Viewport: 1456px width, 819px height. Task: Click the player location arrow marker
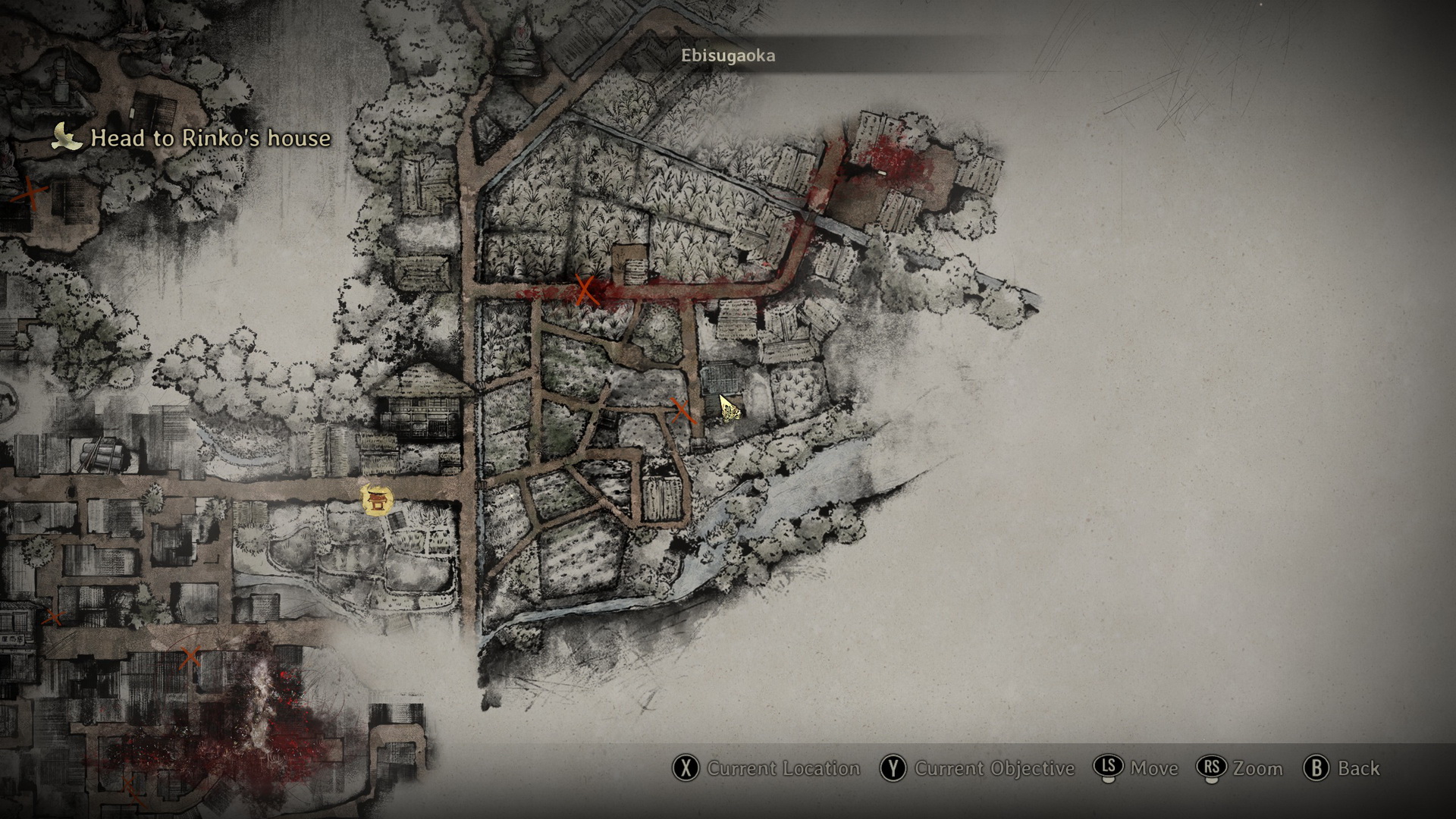pos(730,408)
